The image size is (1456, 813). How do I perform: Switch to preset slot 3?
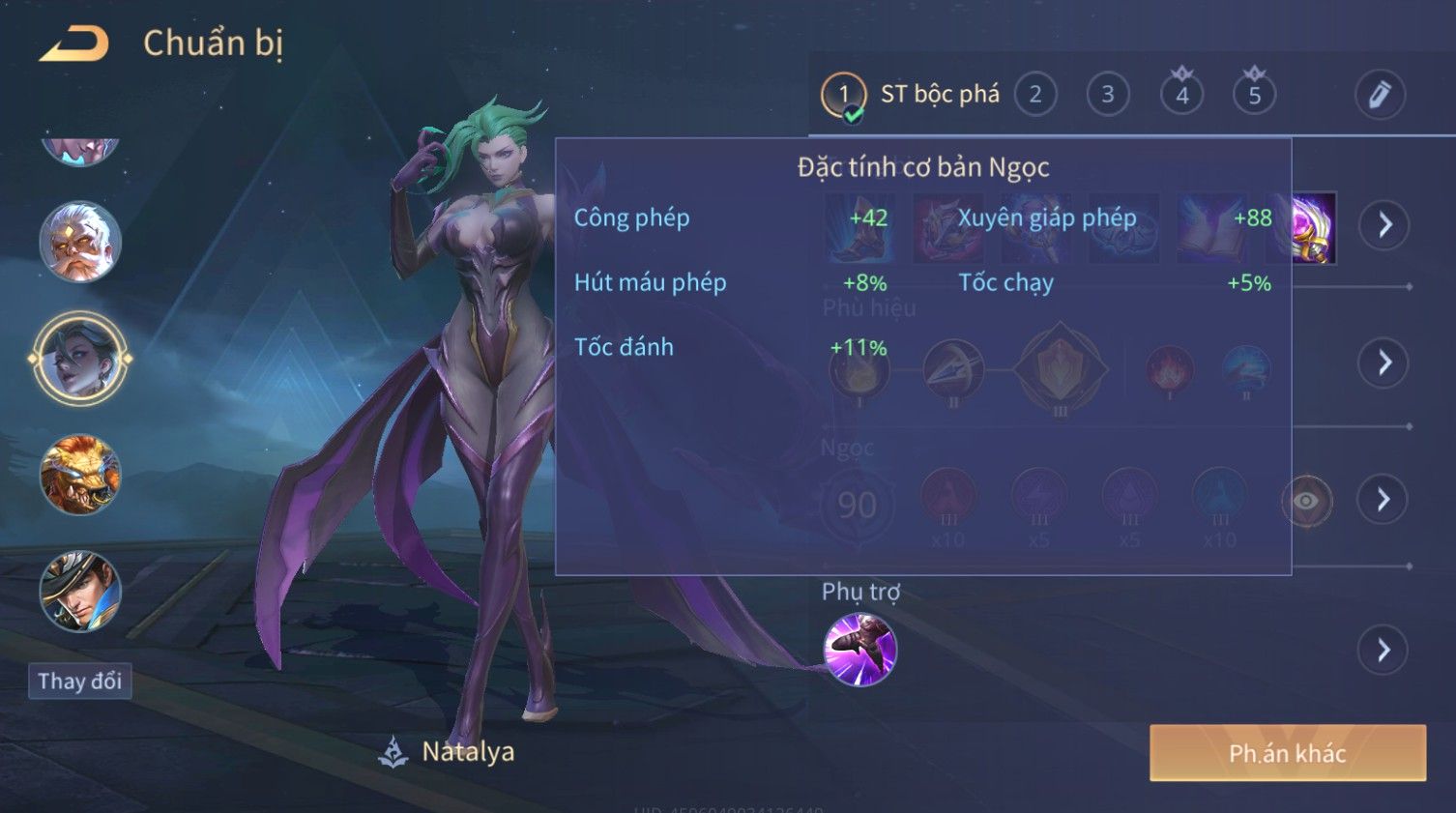coord(1108,95)
